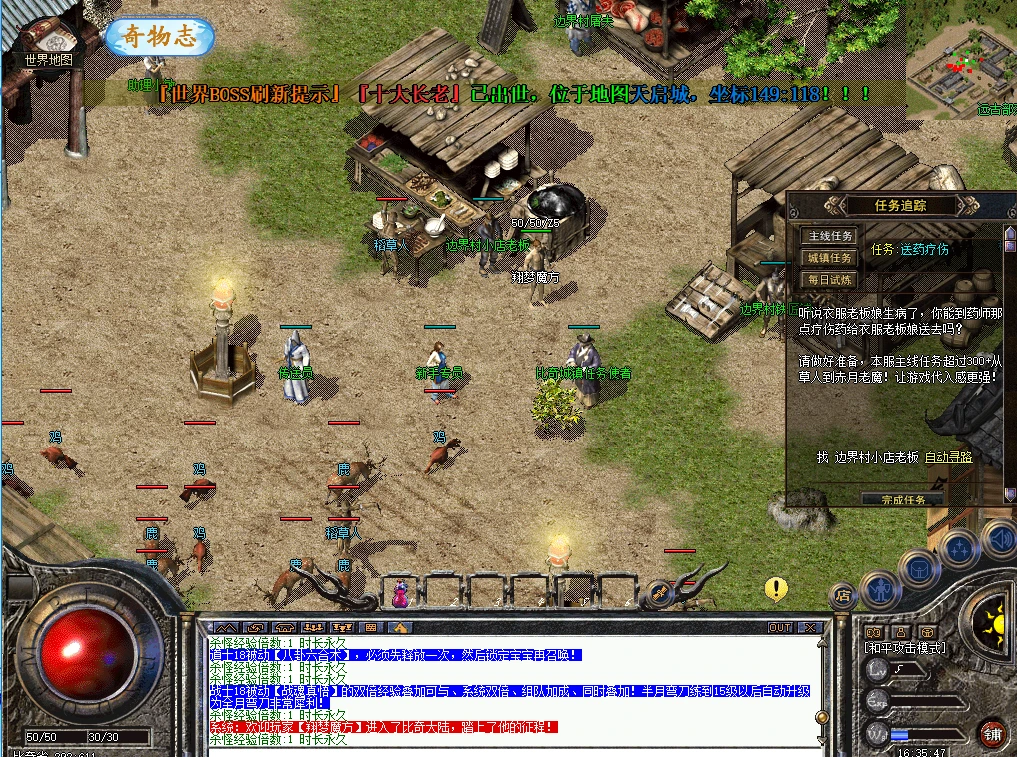Close the chat window with X

810,627
